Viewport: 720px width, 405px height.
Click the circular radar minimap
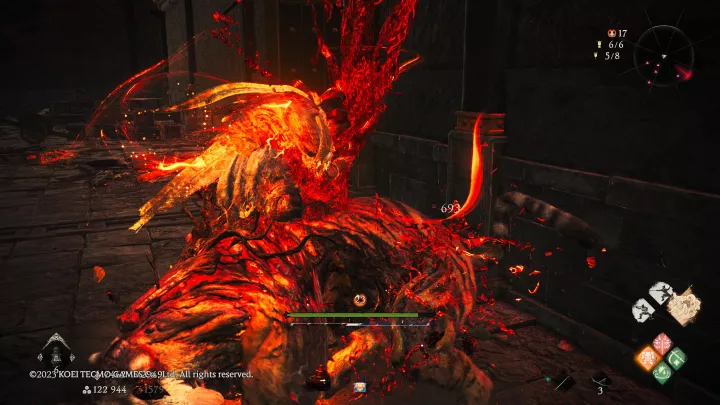coord(663,54)
